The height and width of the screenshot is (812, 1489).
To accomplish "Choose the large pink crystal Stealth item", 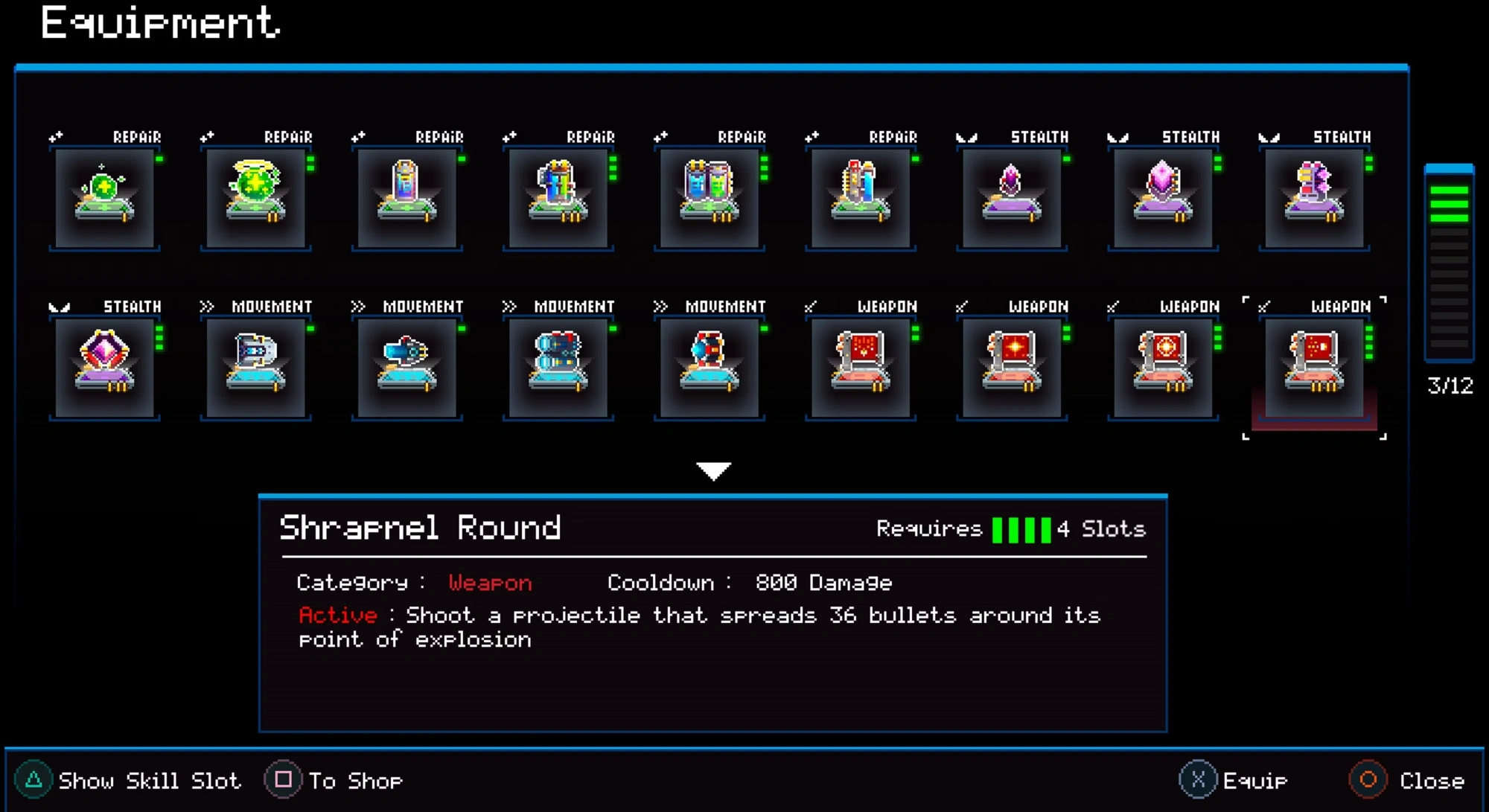I will (x=1162, y=198).
